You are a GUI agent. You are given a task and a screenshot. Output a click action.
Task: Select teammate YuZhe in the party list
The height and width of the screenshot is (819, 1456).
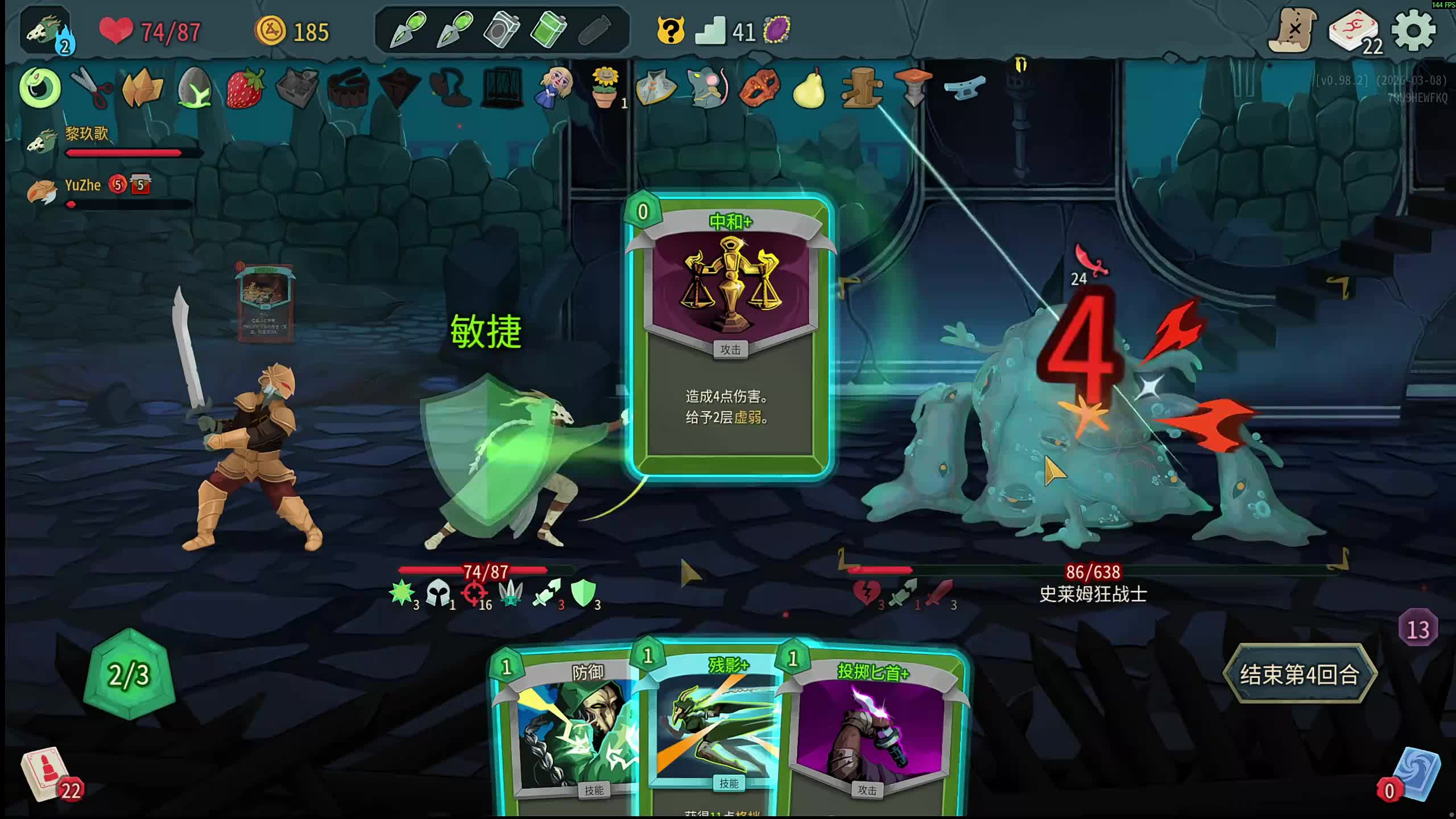82,185
